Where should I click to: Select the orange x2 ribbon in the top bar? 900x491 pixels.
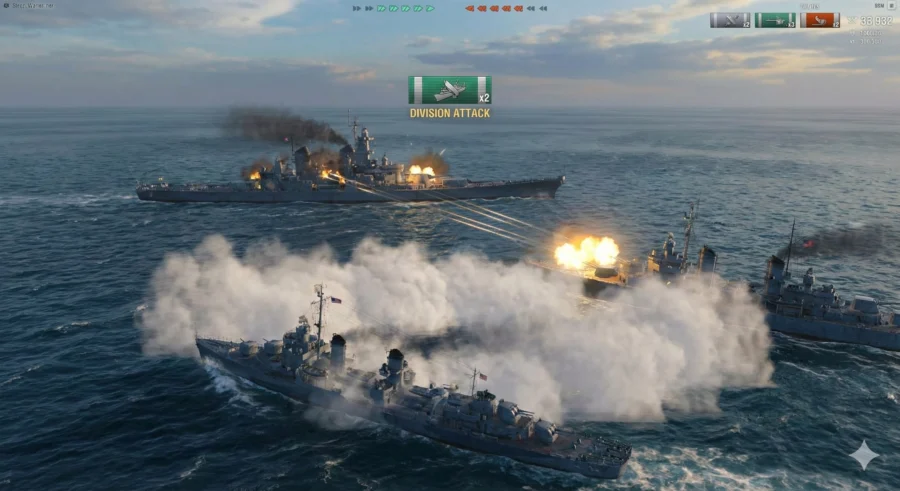[x=819, y=20]
